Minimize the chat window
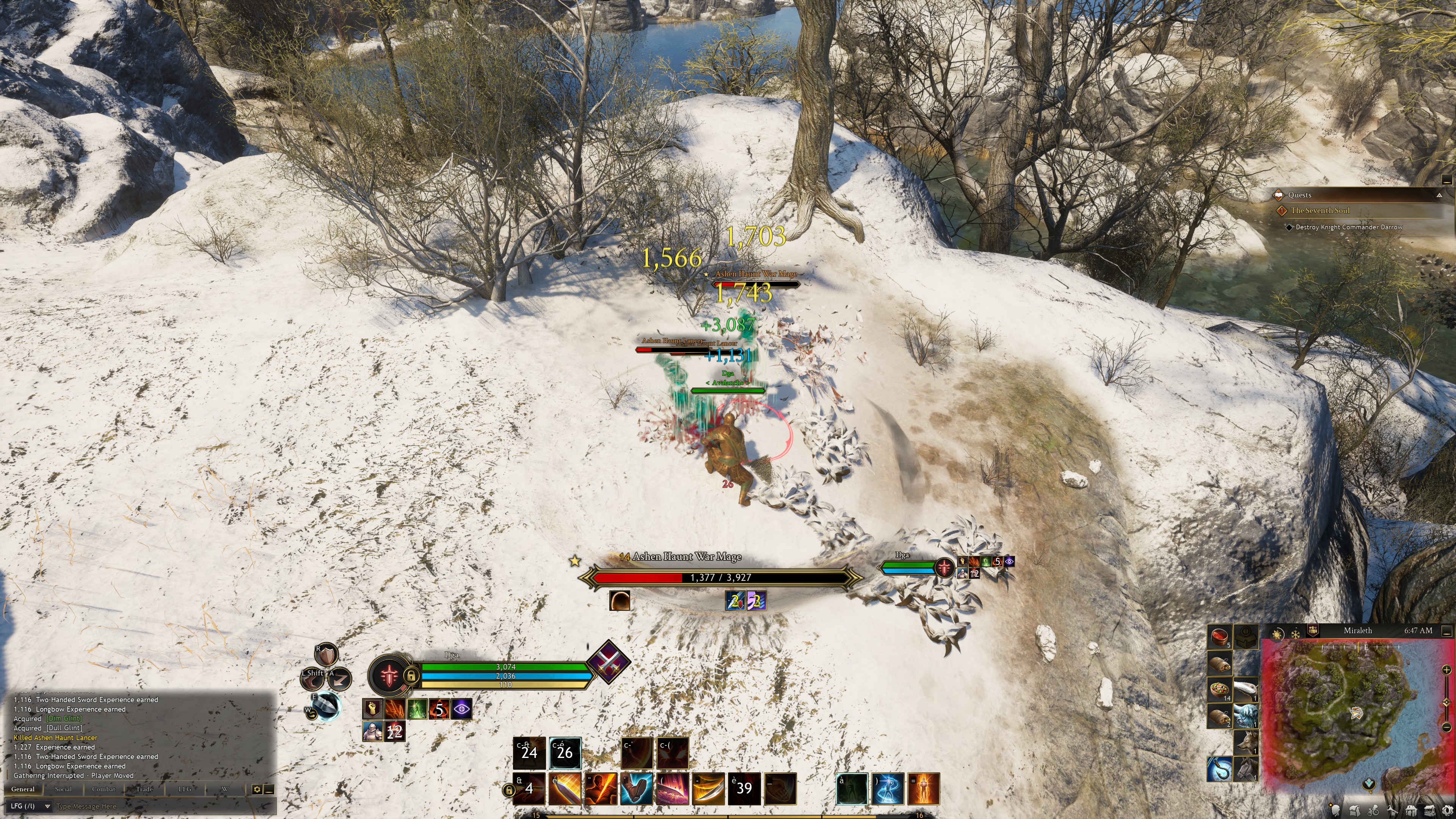The image size is (1456, 819). click(x=269, y=789)
